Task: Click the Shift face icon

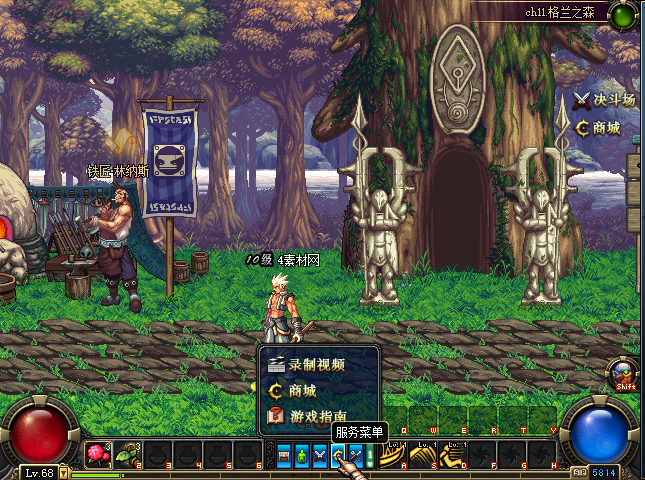Action: tap(625, 373)
